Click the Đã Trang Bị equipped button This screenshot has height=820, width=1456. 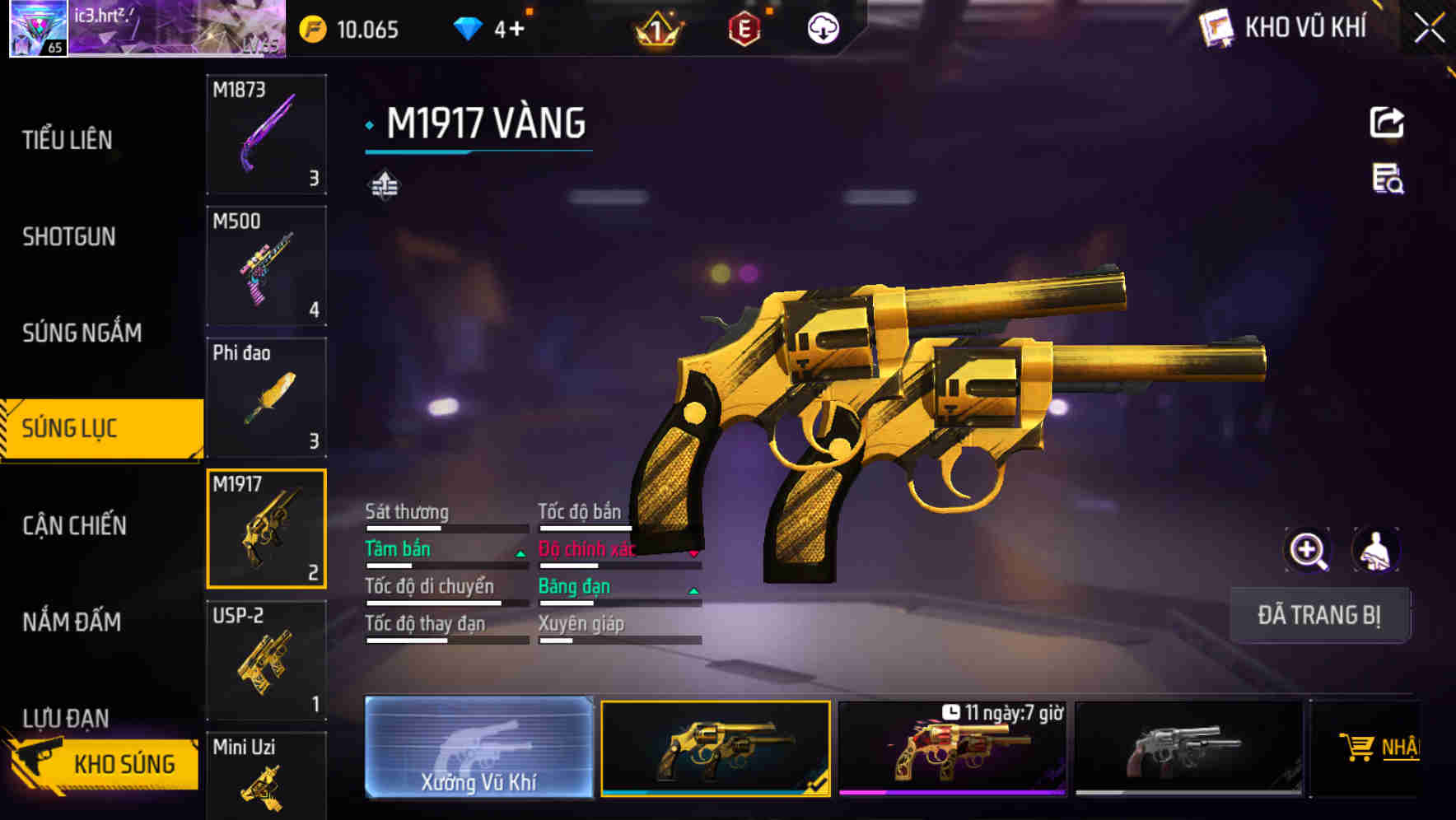(x=1318, y=615)
